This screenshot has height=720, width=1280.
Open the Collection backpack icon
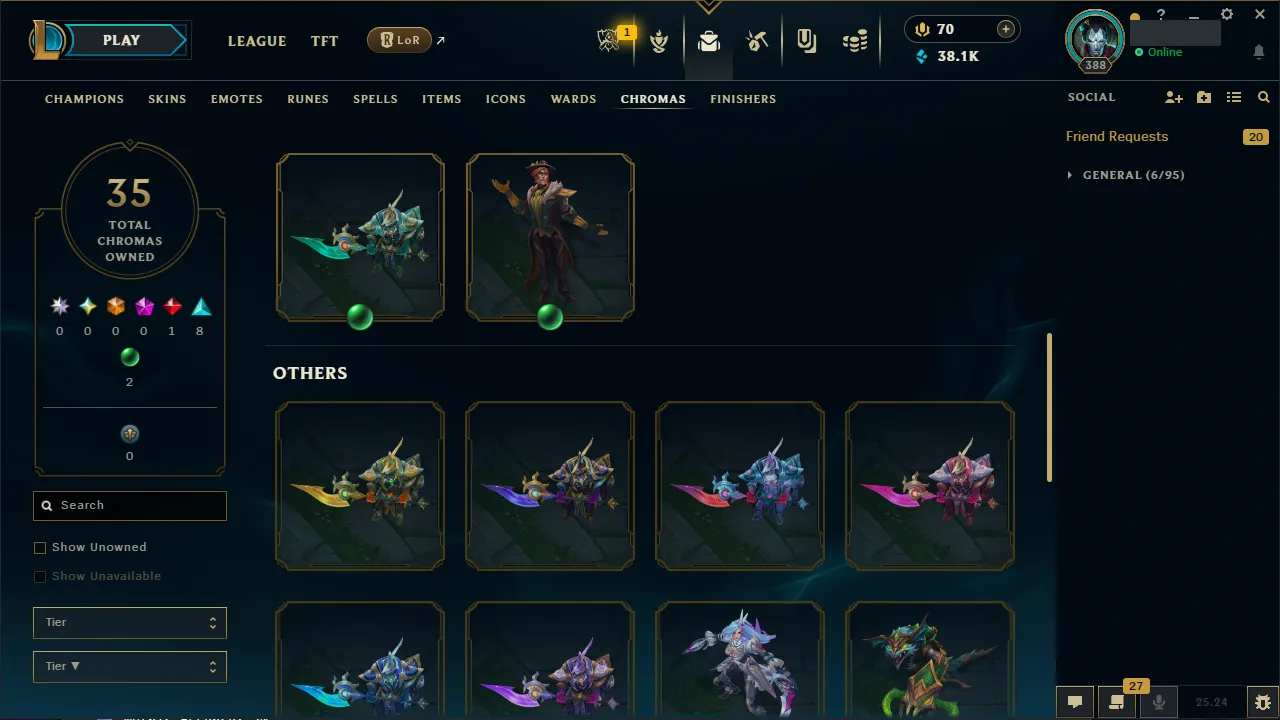[x=708, y=42]
